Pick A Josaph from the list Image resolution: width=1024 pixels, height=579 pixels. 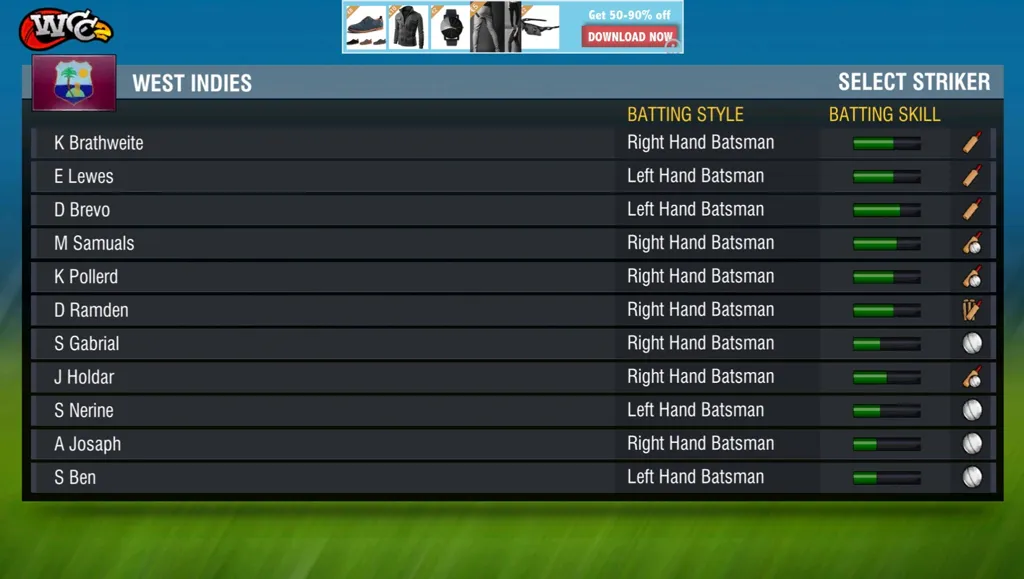point(88,444)
